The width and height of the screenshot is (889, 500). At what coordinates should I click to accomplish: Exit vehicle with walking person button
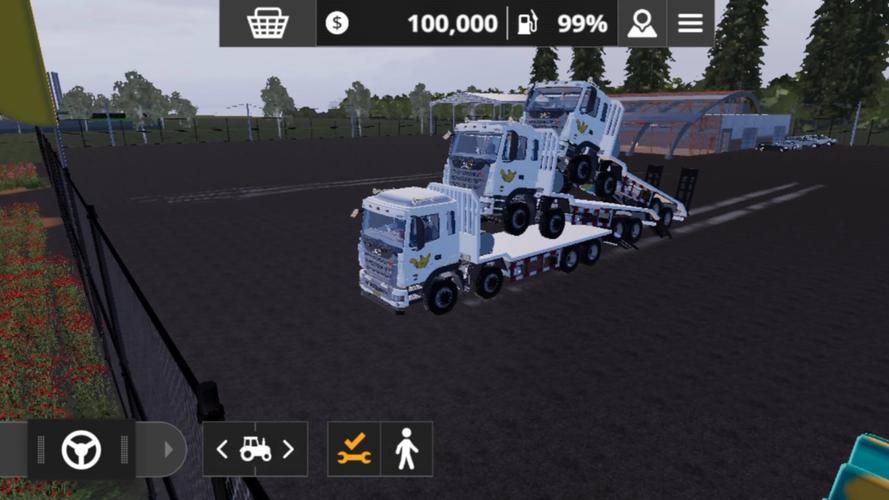[x=406, y=450]
